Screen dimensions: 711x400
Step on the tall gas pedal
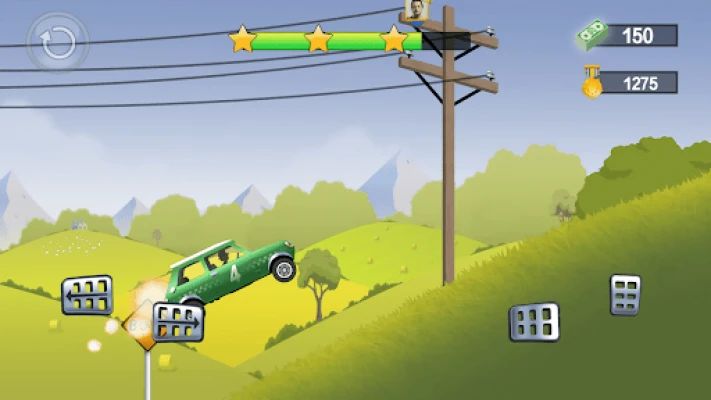pyautogui.click(x=625, y=294)
